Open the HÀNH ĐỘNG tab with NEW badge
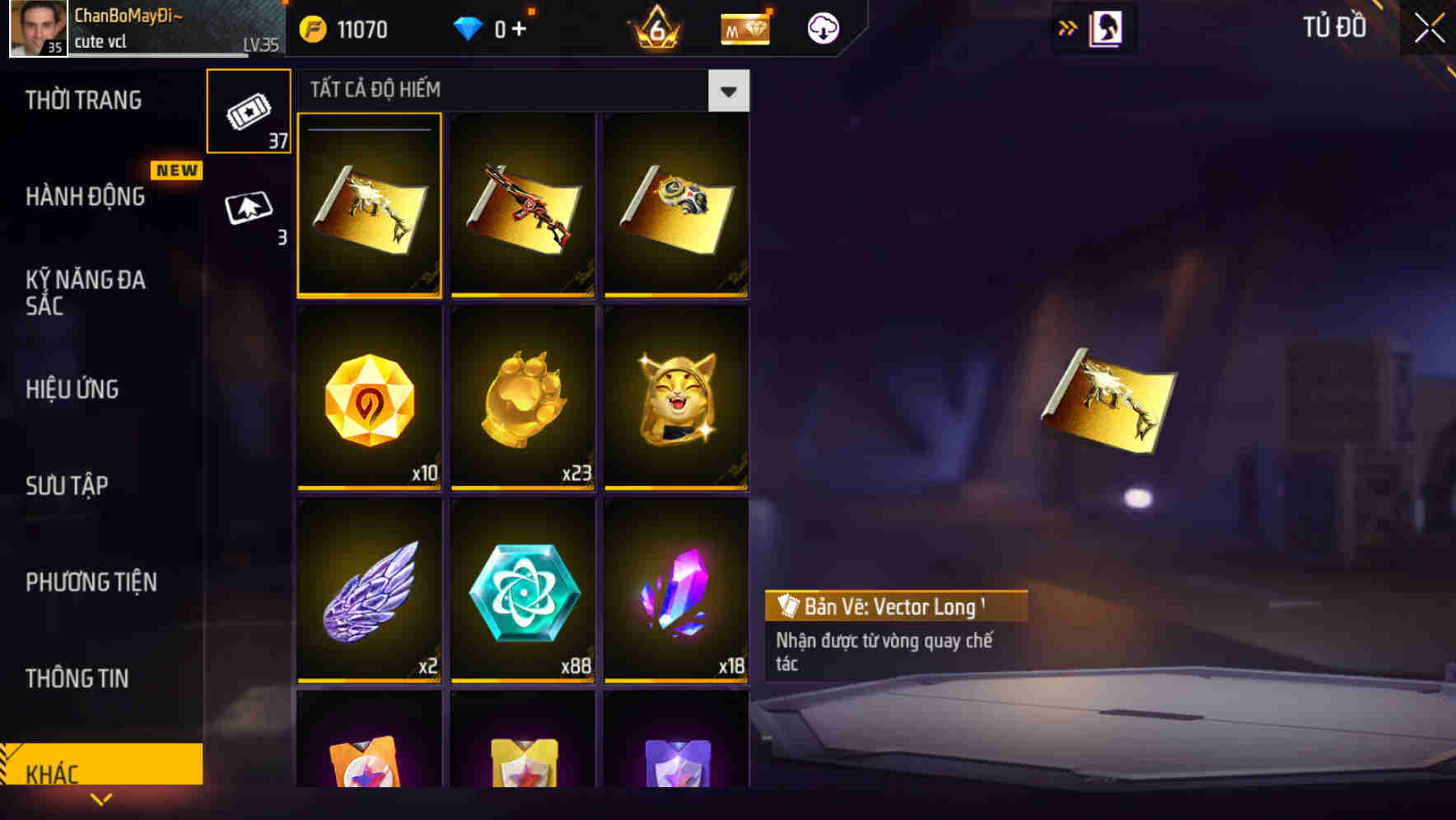1456x820 pixels. tap(86, 197)
